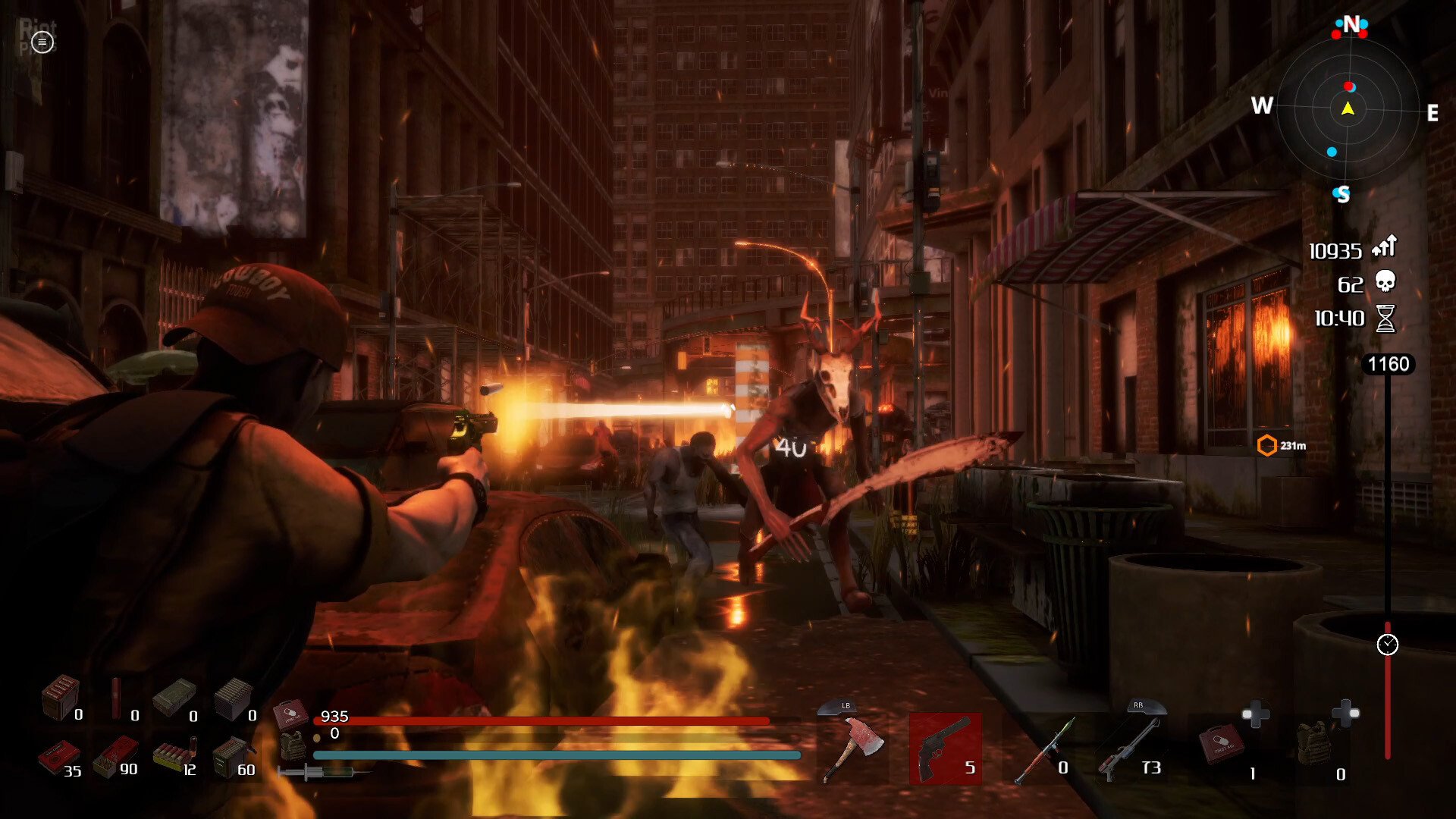Click the clock marker on vertical gauge
1456x819 pixels.
(1387, 645)
